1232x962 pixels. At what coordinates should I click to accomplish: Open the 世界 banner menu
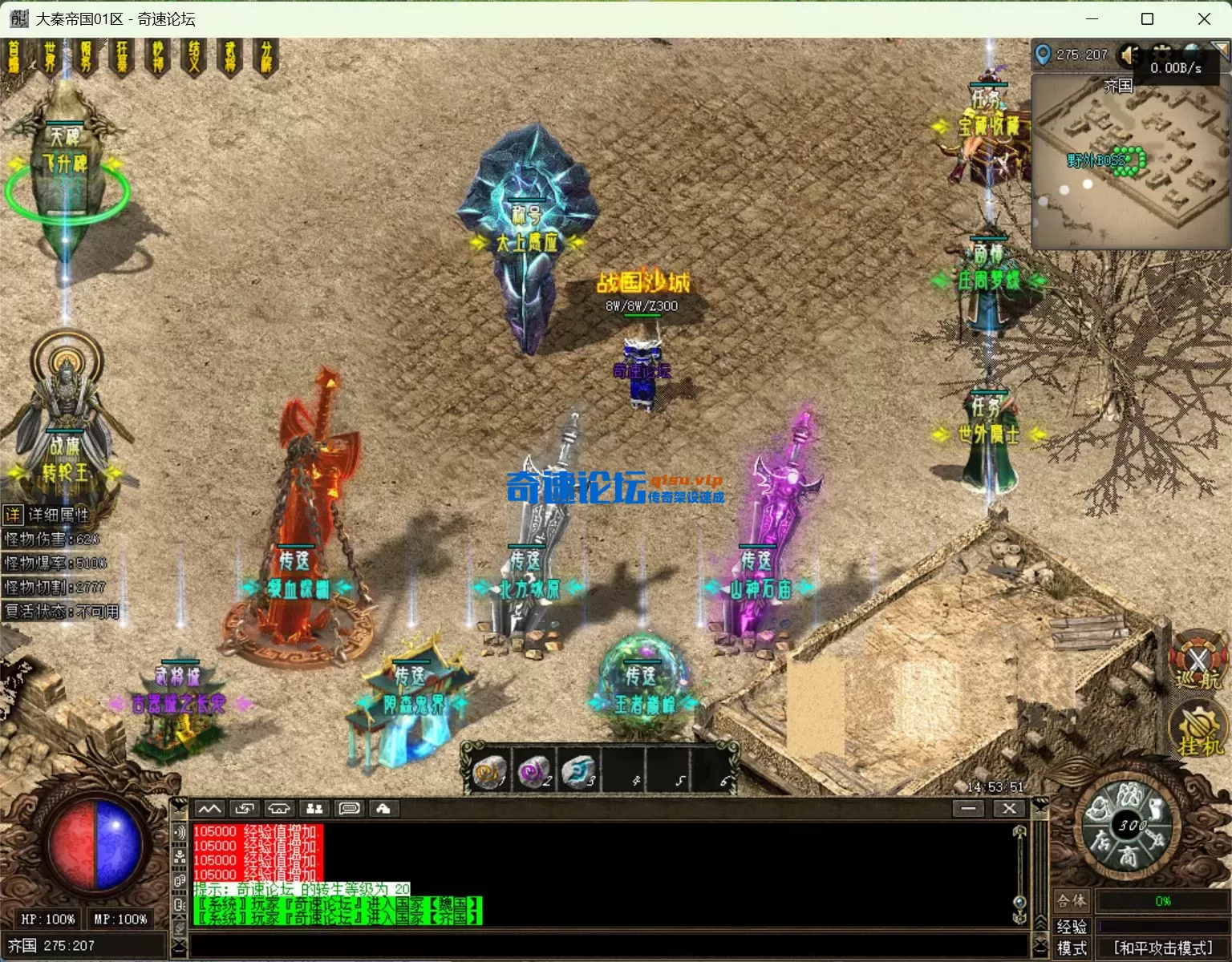click(x=50, y=58)
